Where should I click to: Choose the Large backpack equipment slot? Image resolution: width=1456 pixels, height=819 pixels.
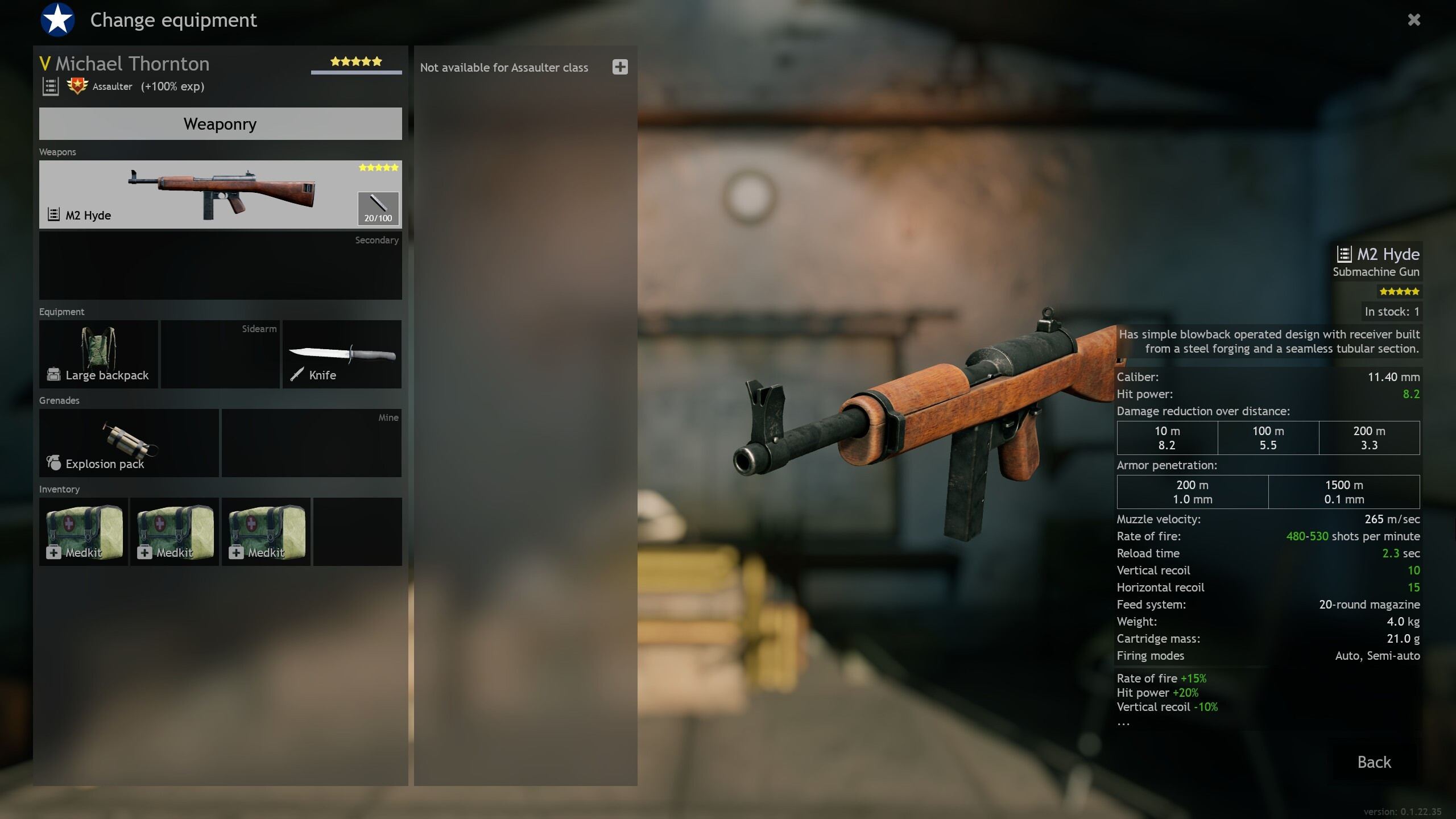98,354
